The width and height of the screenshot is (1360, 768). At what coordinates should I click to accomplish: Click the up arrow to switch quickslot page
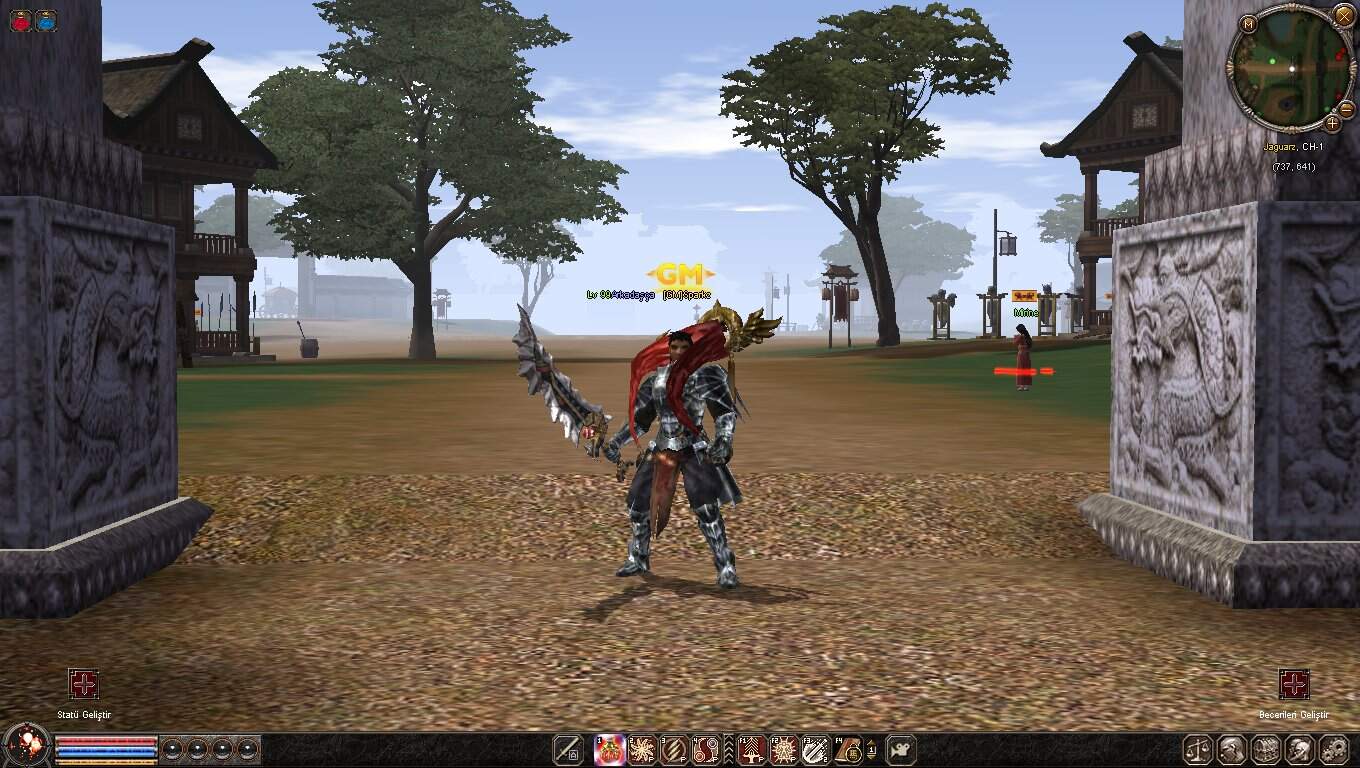coord(872,744)
